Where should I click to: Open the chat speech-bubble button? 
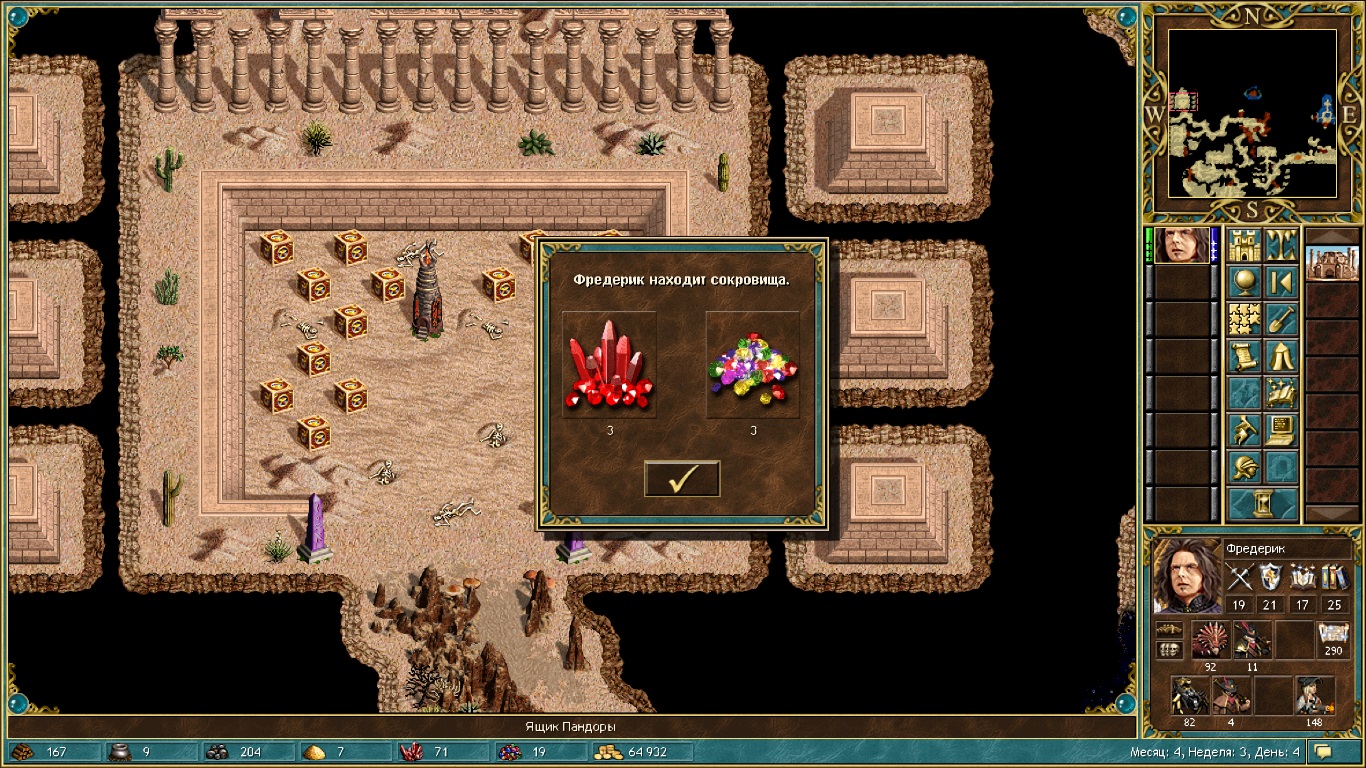coord(1324,751)
